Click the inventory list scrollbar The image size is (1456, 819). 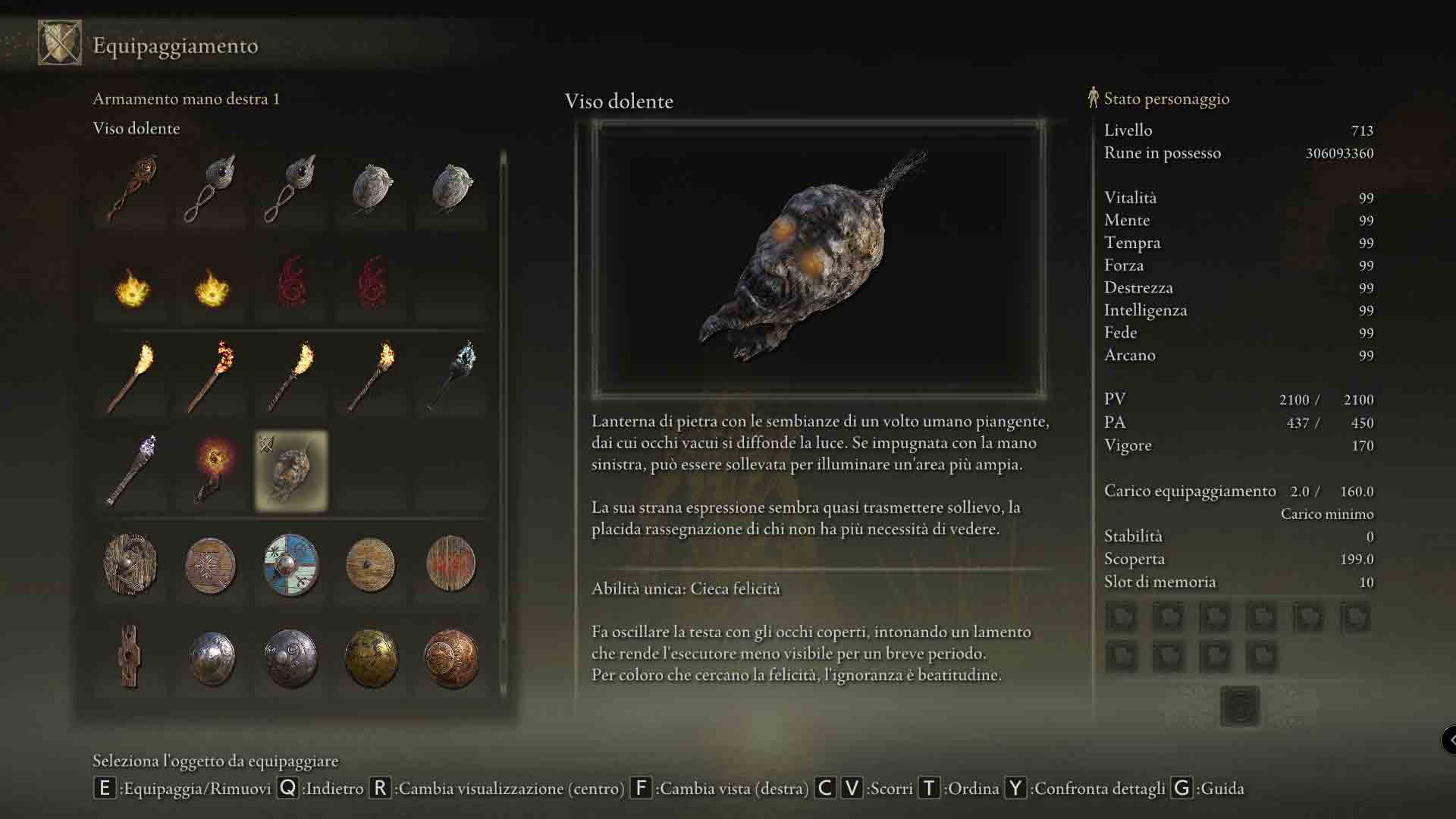503,425
